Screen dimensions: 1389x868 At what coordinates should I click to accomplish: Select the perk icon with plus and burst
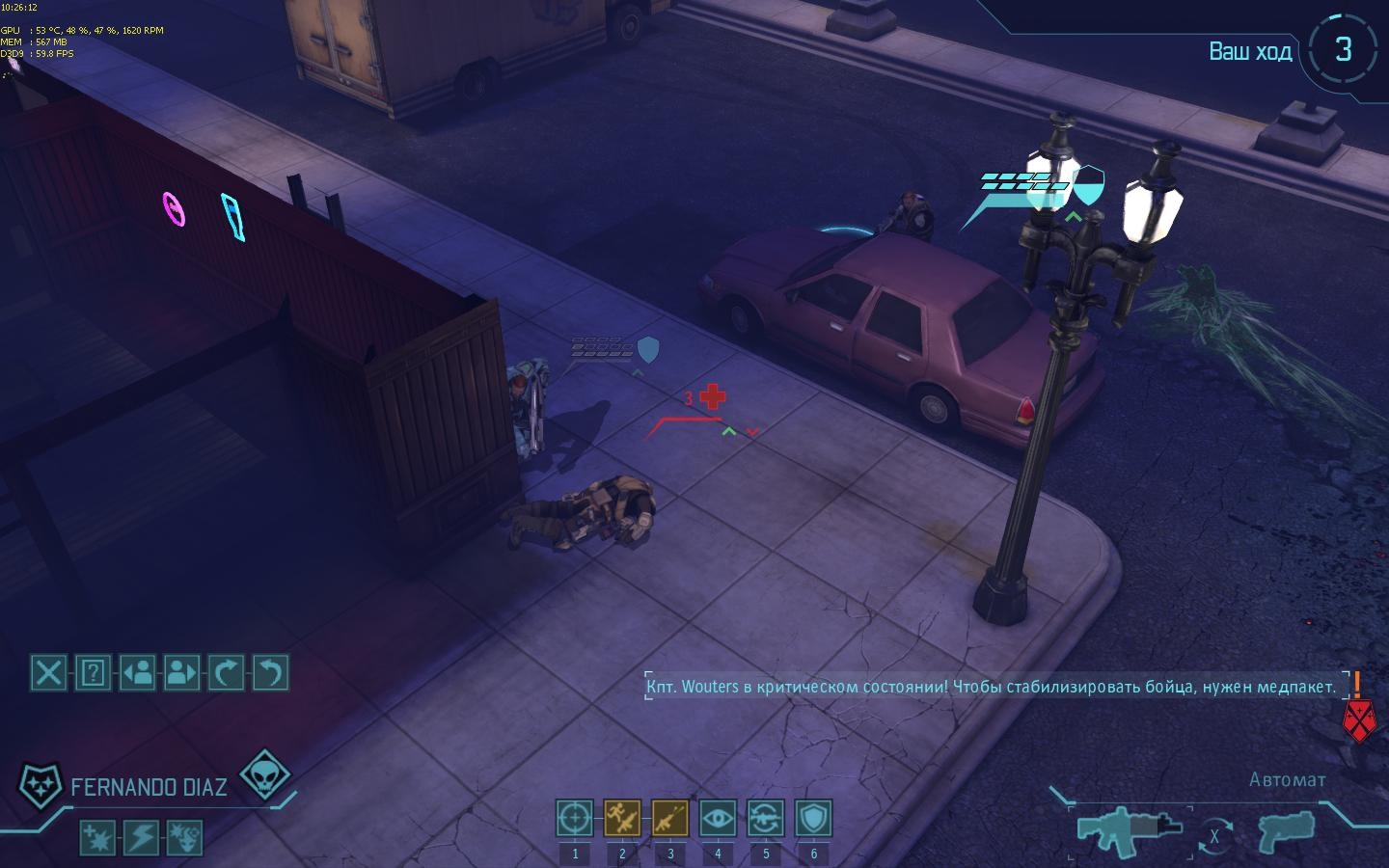97,837
